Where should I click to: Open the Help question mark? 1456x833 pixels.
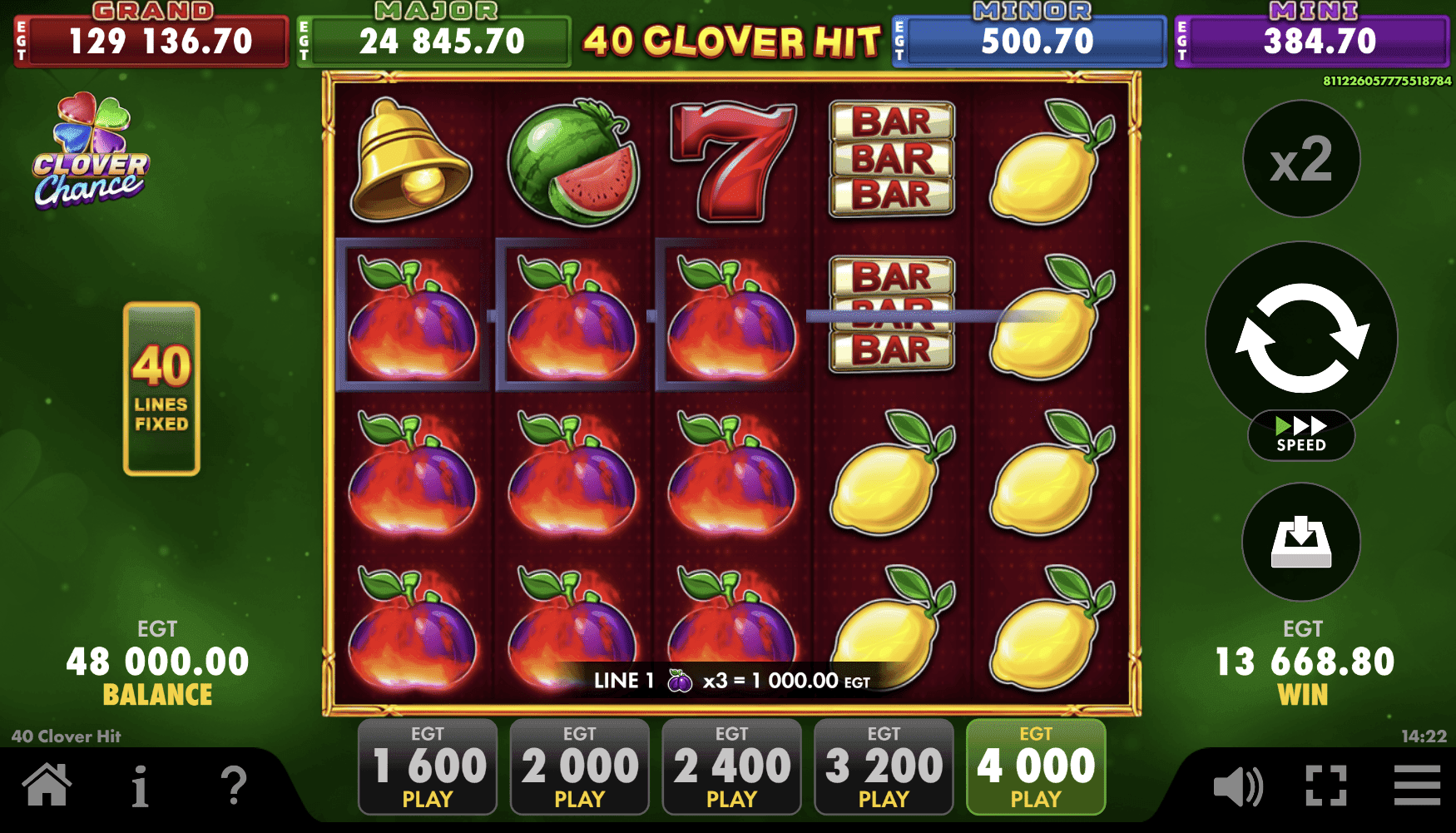234,783
